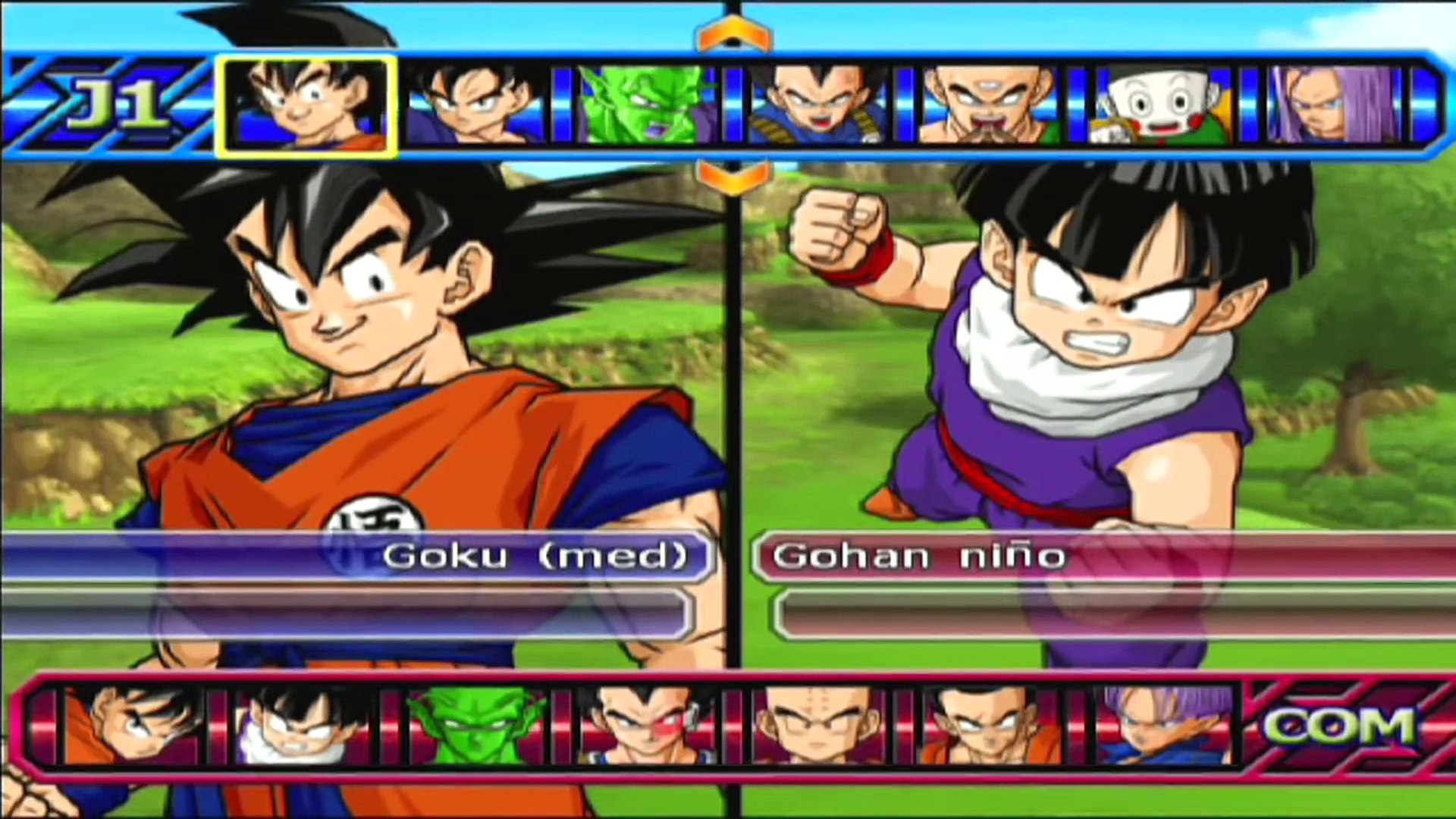Select kid Gohan in the COM roster
The width and height of the screenshot is (1456, 819).
[303, 726]
